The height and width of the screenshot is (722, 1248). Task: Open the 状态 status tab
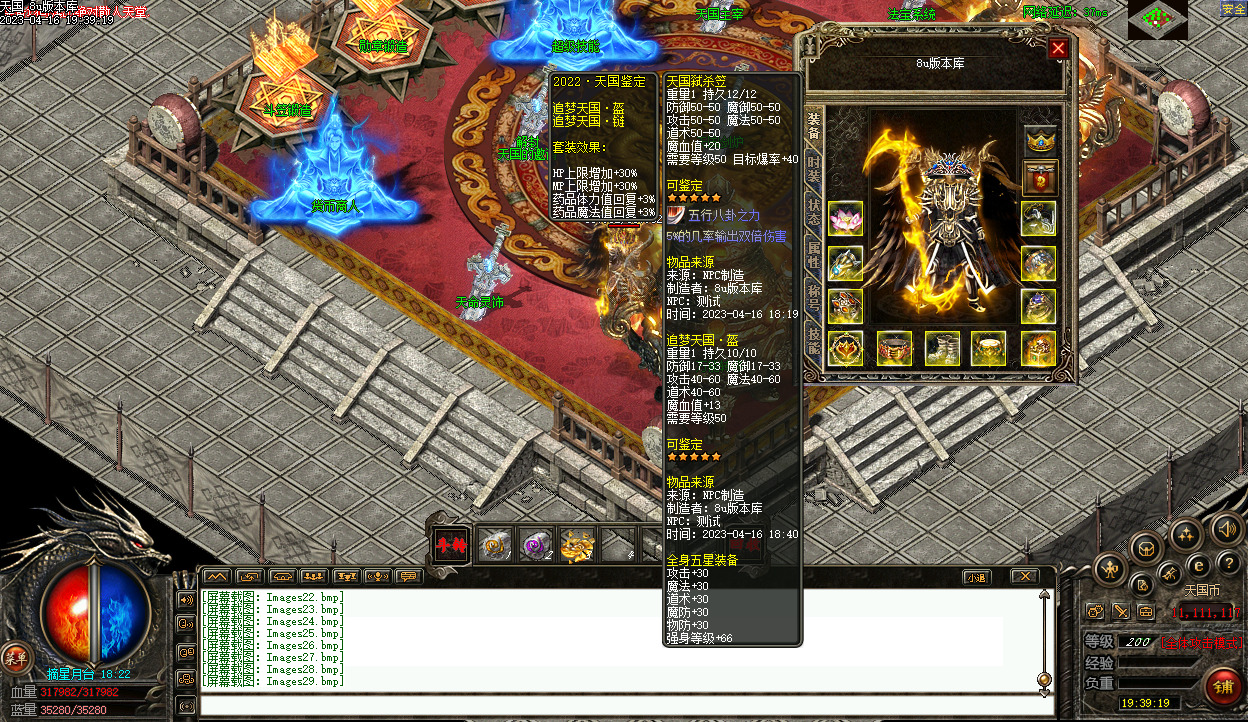(814, 213)
